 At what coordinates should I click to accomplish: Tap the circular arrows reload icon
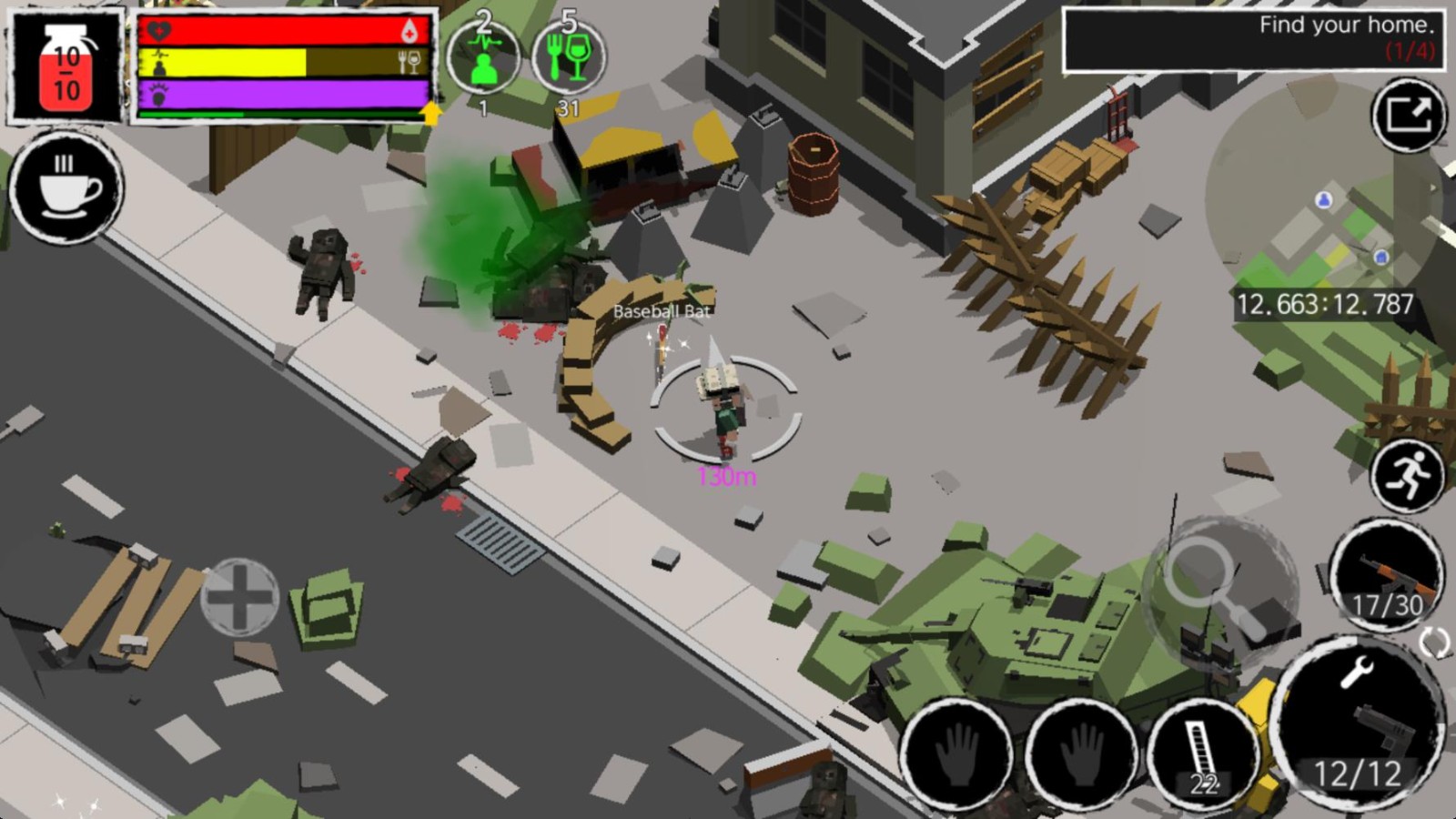pyautogui.click(x=1434, y=642)
